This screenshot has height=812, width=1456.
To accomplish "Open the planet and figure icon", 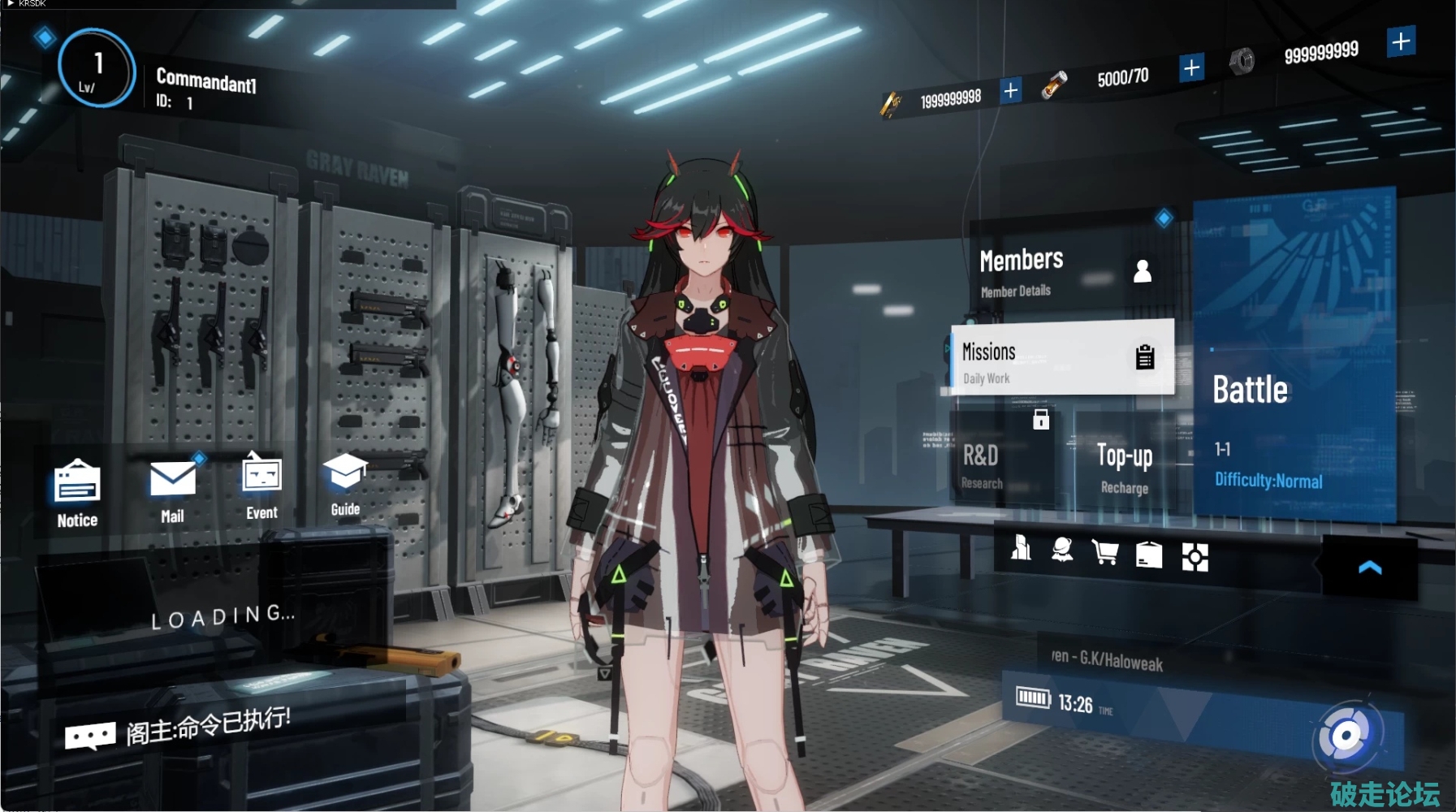I will (1062, 550).
